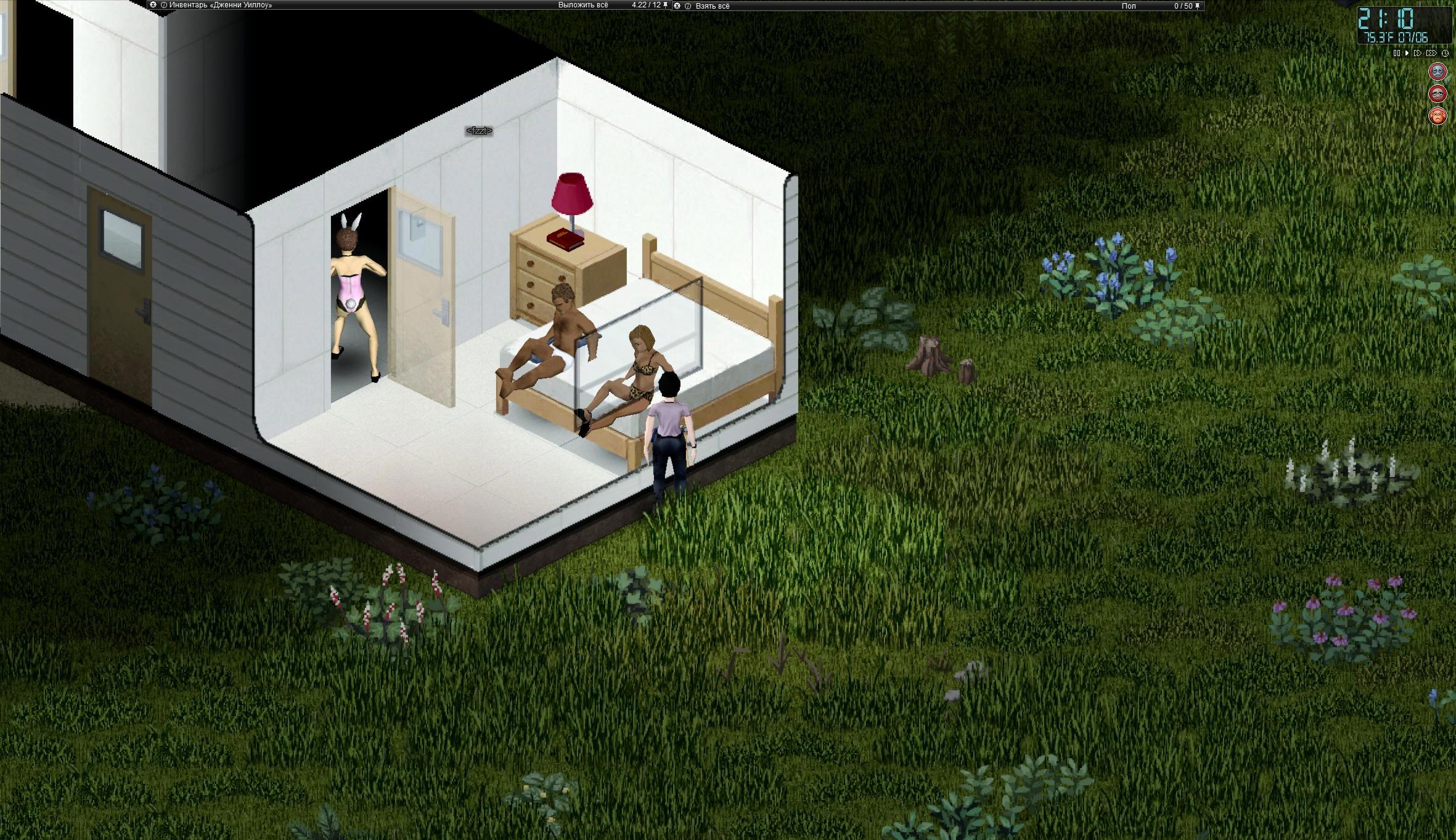
Task: Select the orange panicked-face moodle
Action: pyautogui.click(x=1438, y=116)
